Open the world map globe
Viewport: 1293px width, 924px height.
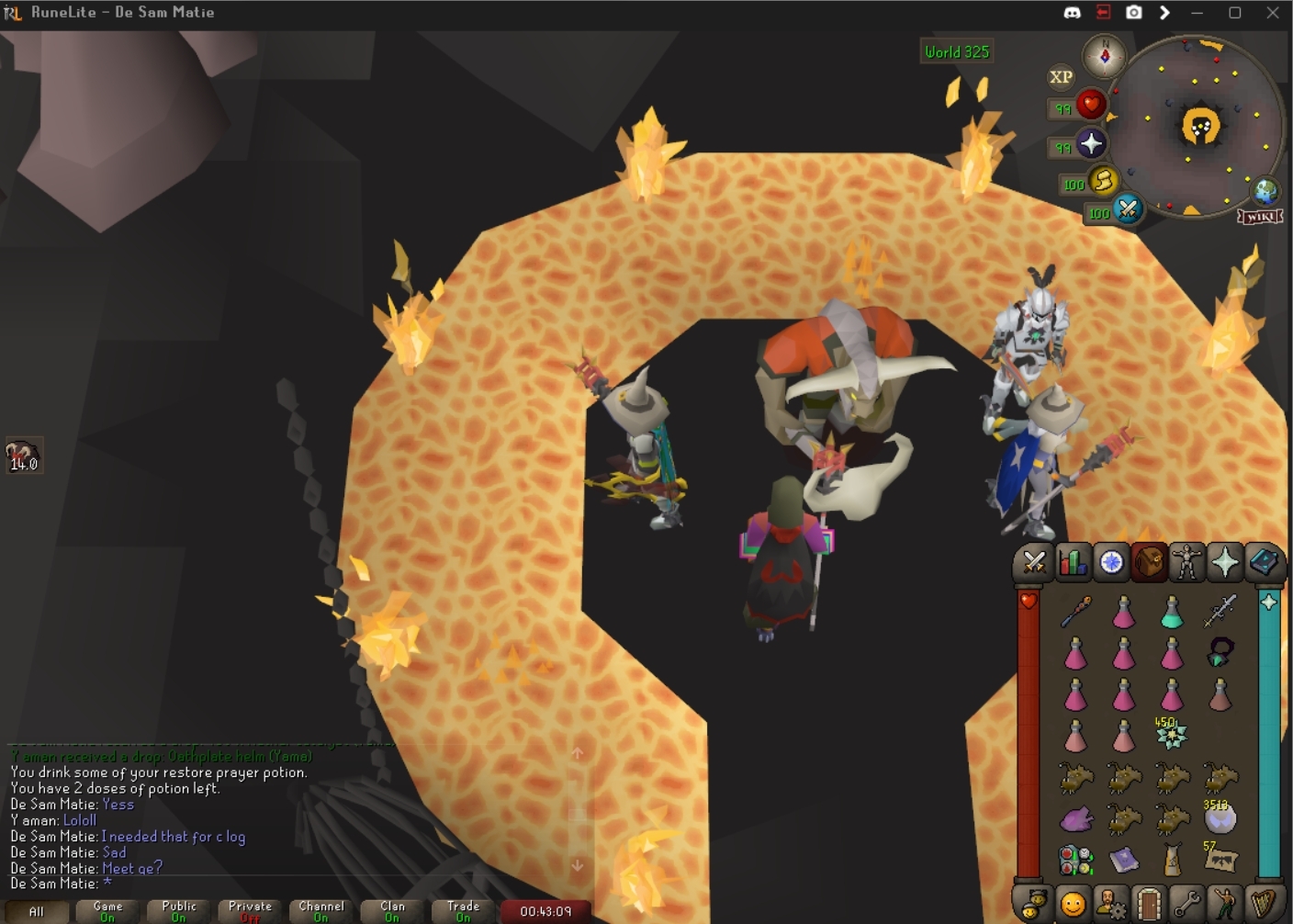point(1266,191)
